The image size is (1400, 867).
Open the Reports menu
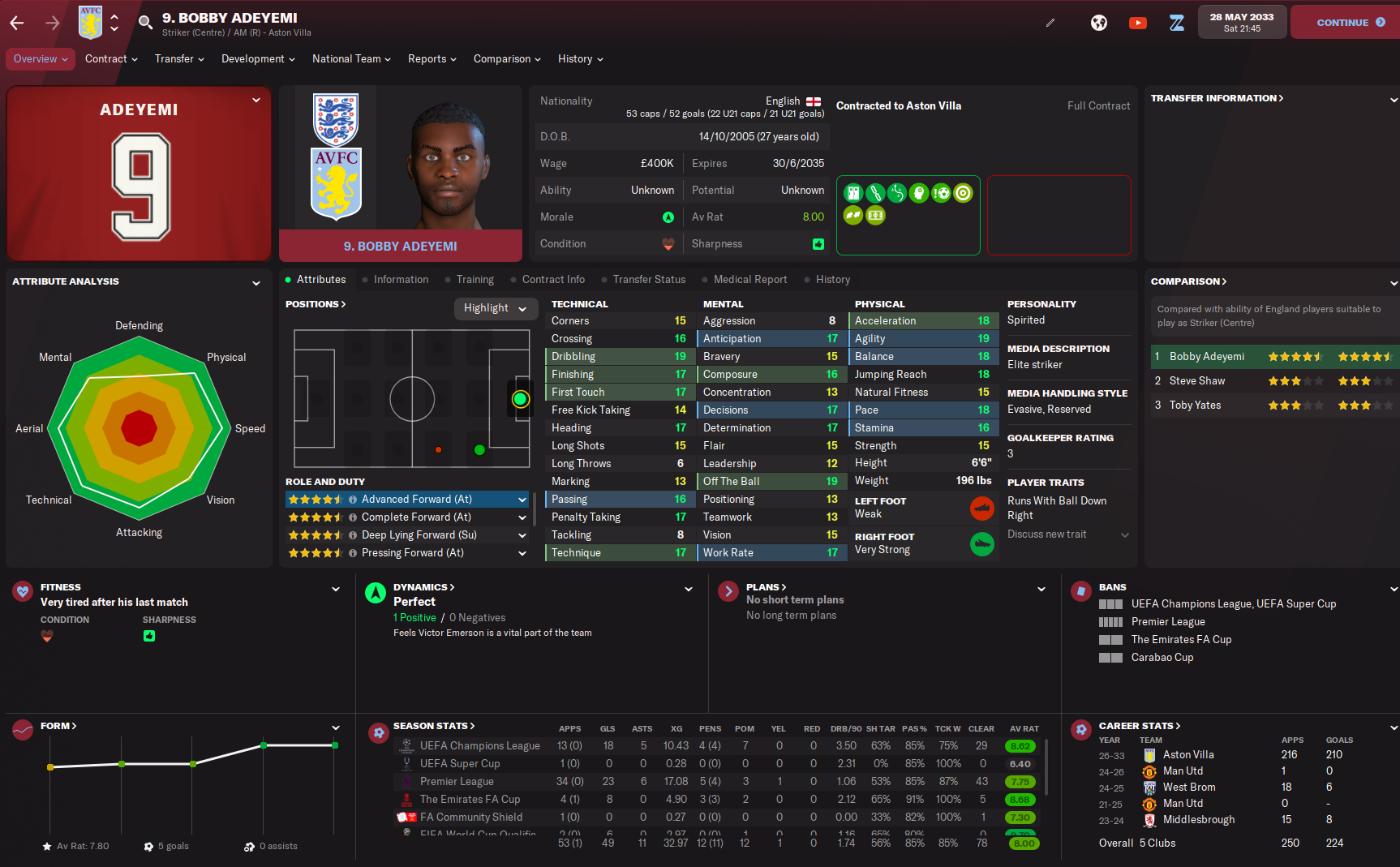[x=432, y=59]
